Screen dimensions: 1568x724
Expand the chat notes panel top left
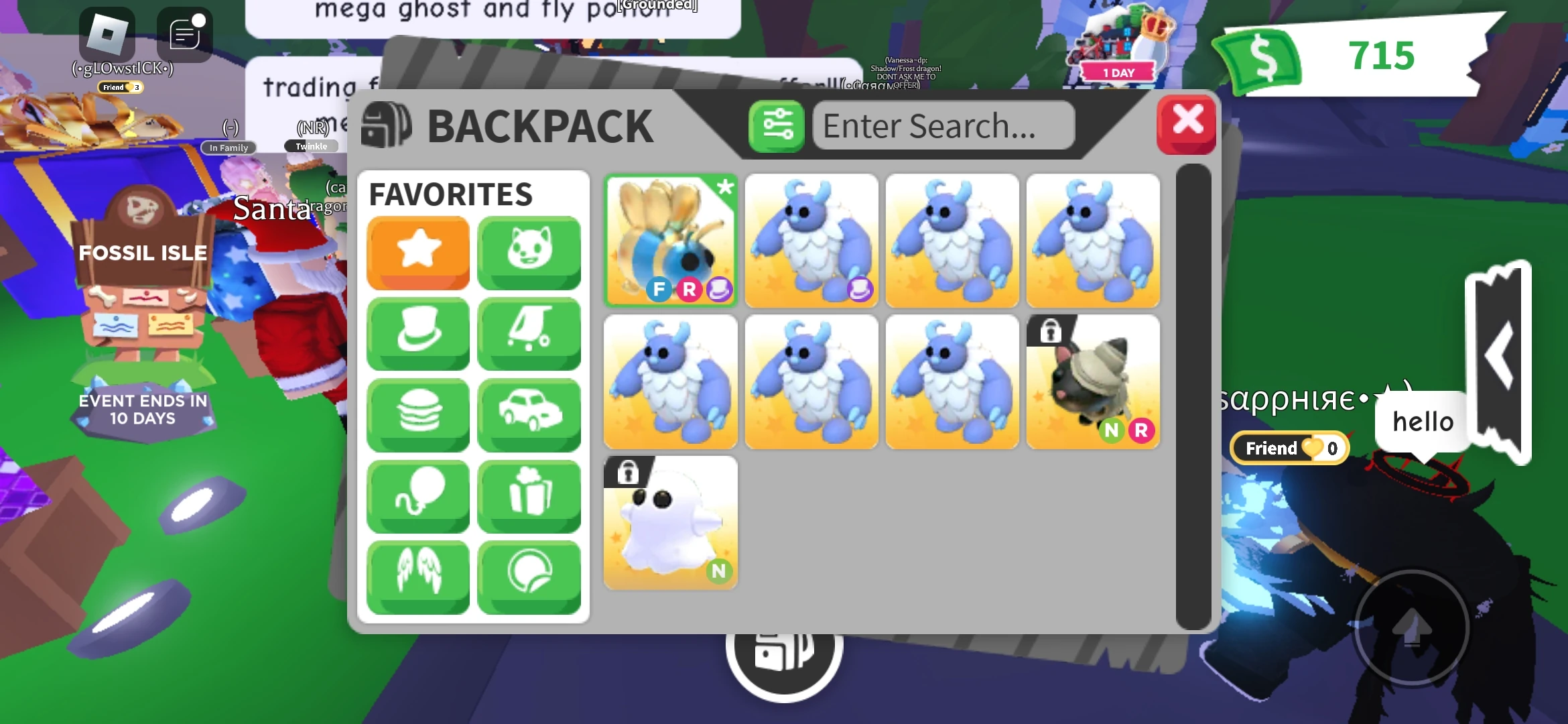pos(184,34)
